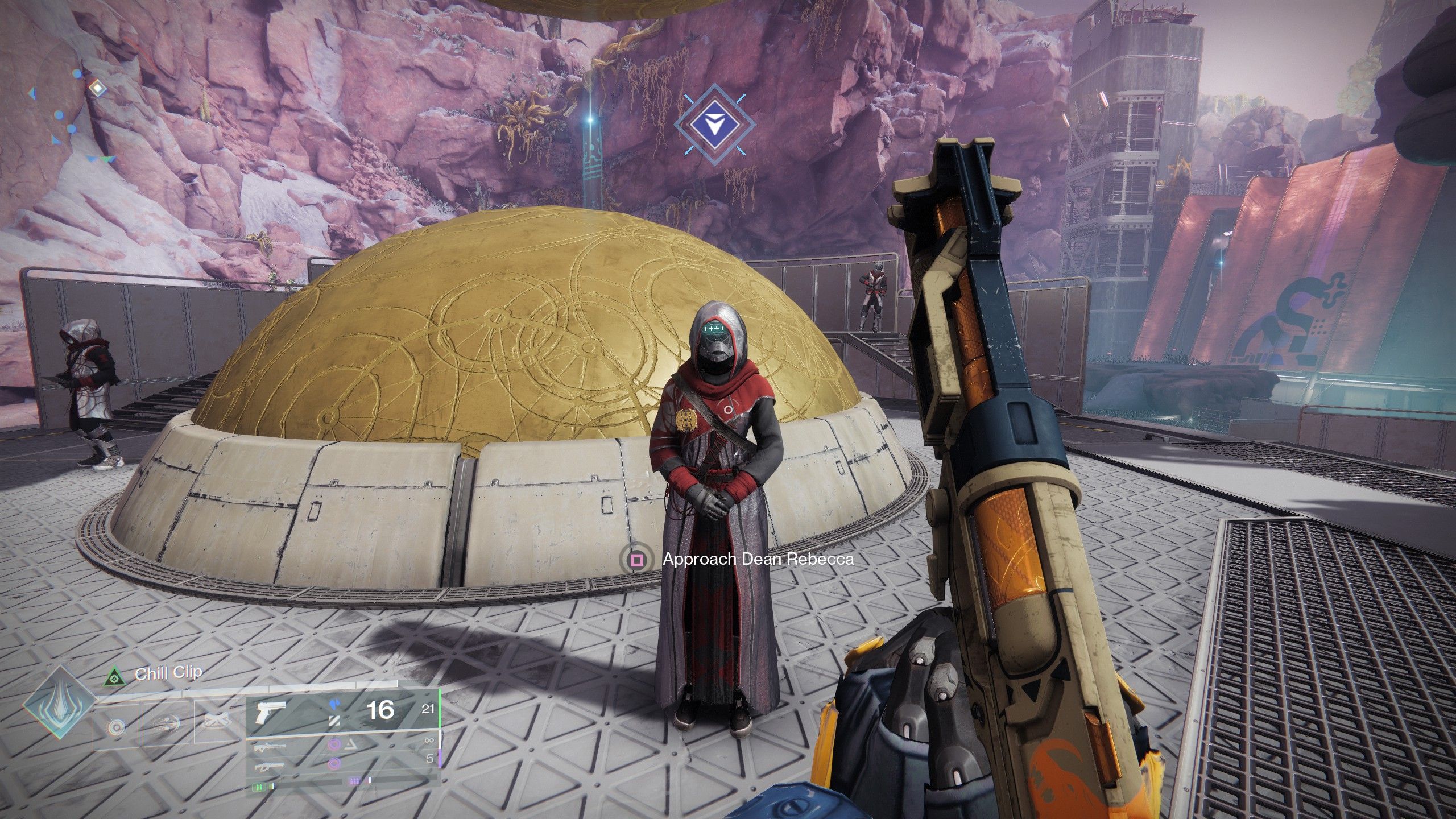1456x819 pixels.
Task: Click the white diamond marker on the radar
Action: (x=97, y=88)
